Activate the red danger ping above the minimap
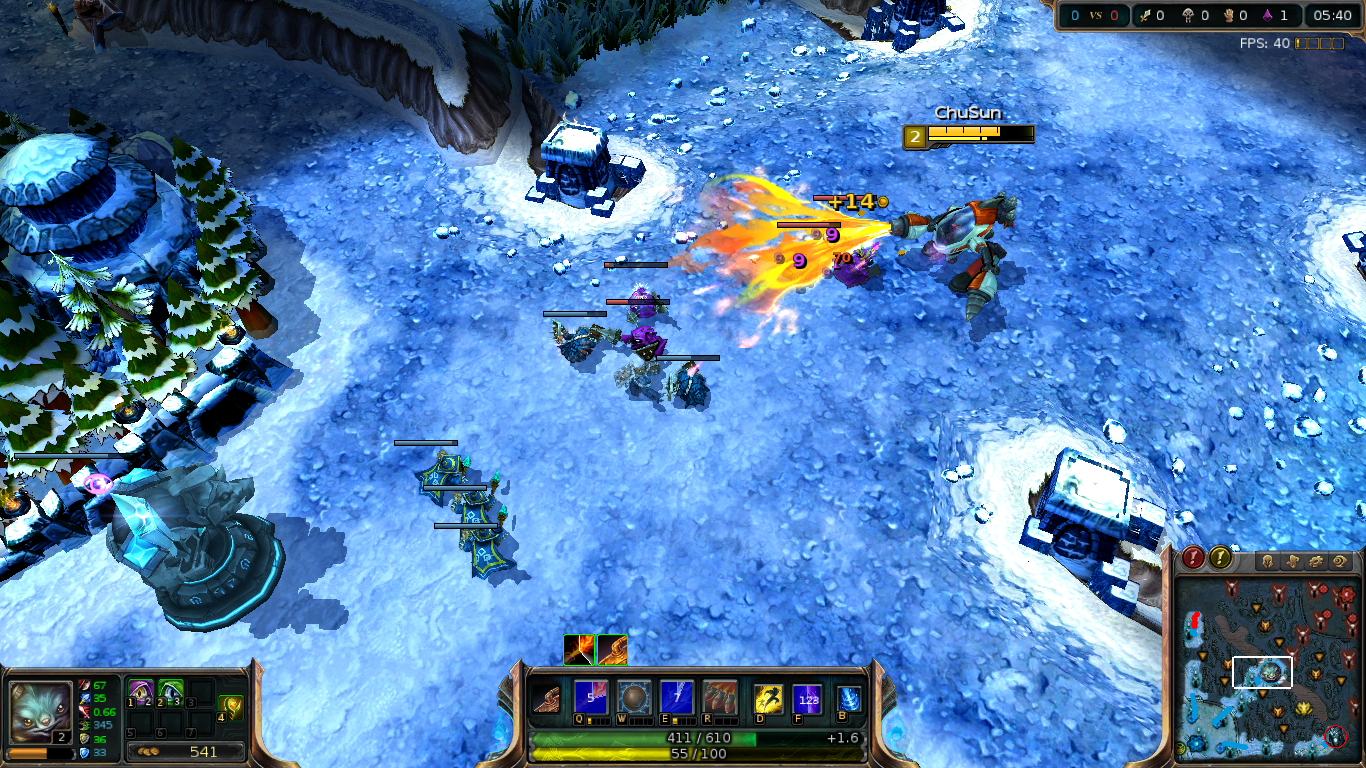1366x768 pixels. [x=1192, y=558]
